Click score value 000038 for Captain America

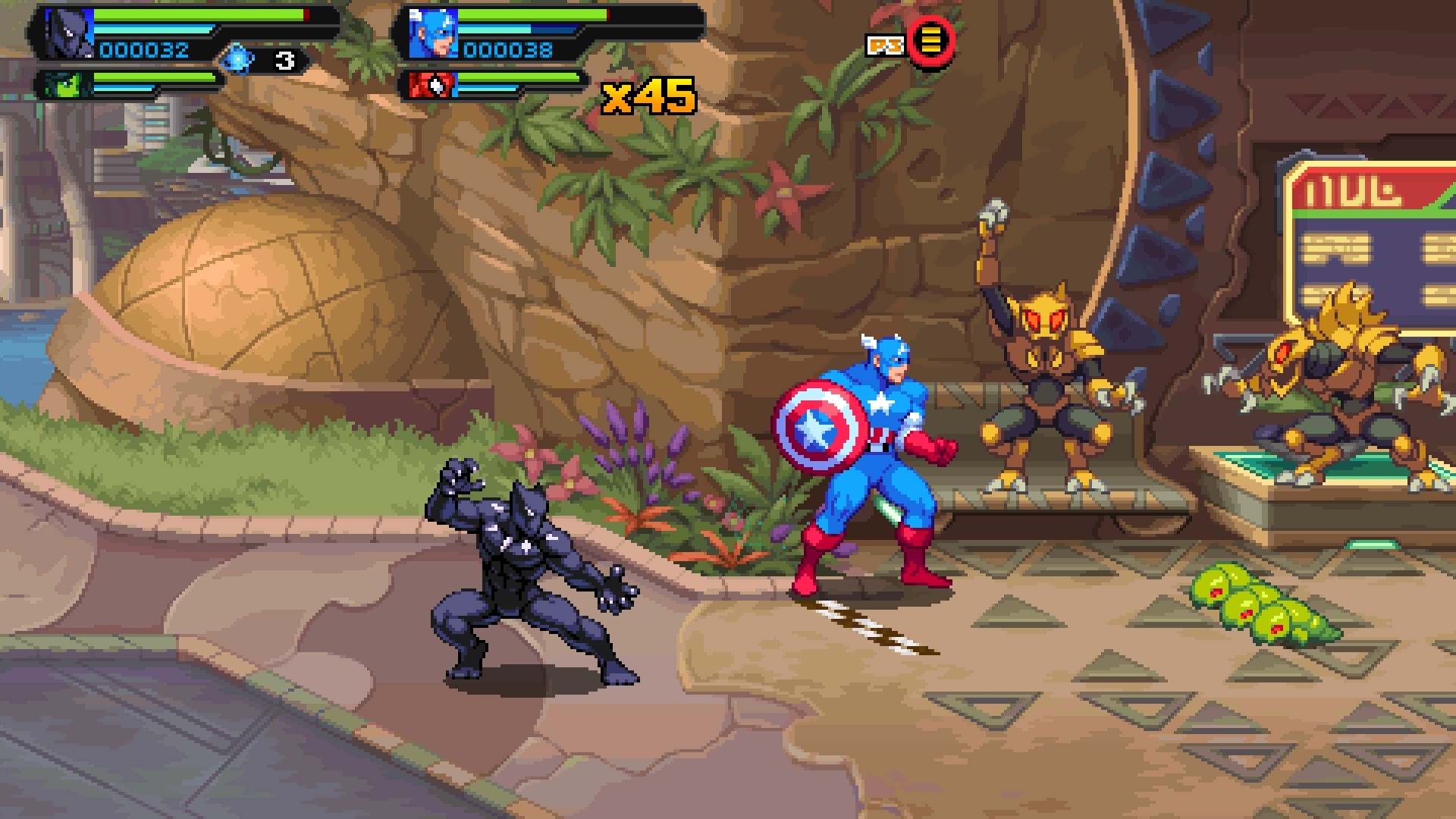point(508,51)
